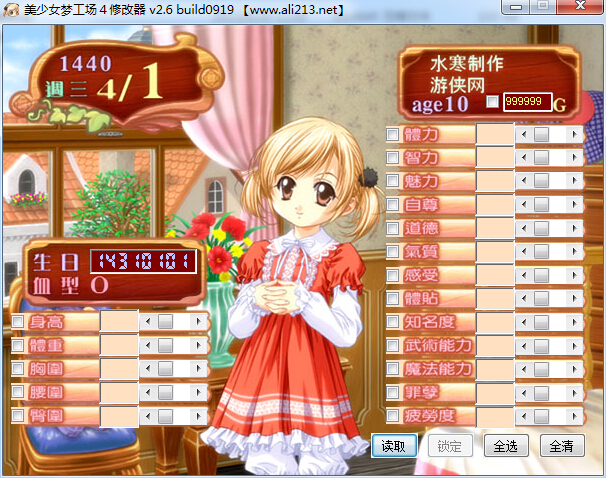Click the 罪孽 slider thumb
The width and height of the screenshot is (606, 478).
pos(541,393)
